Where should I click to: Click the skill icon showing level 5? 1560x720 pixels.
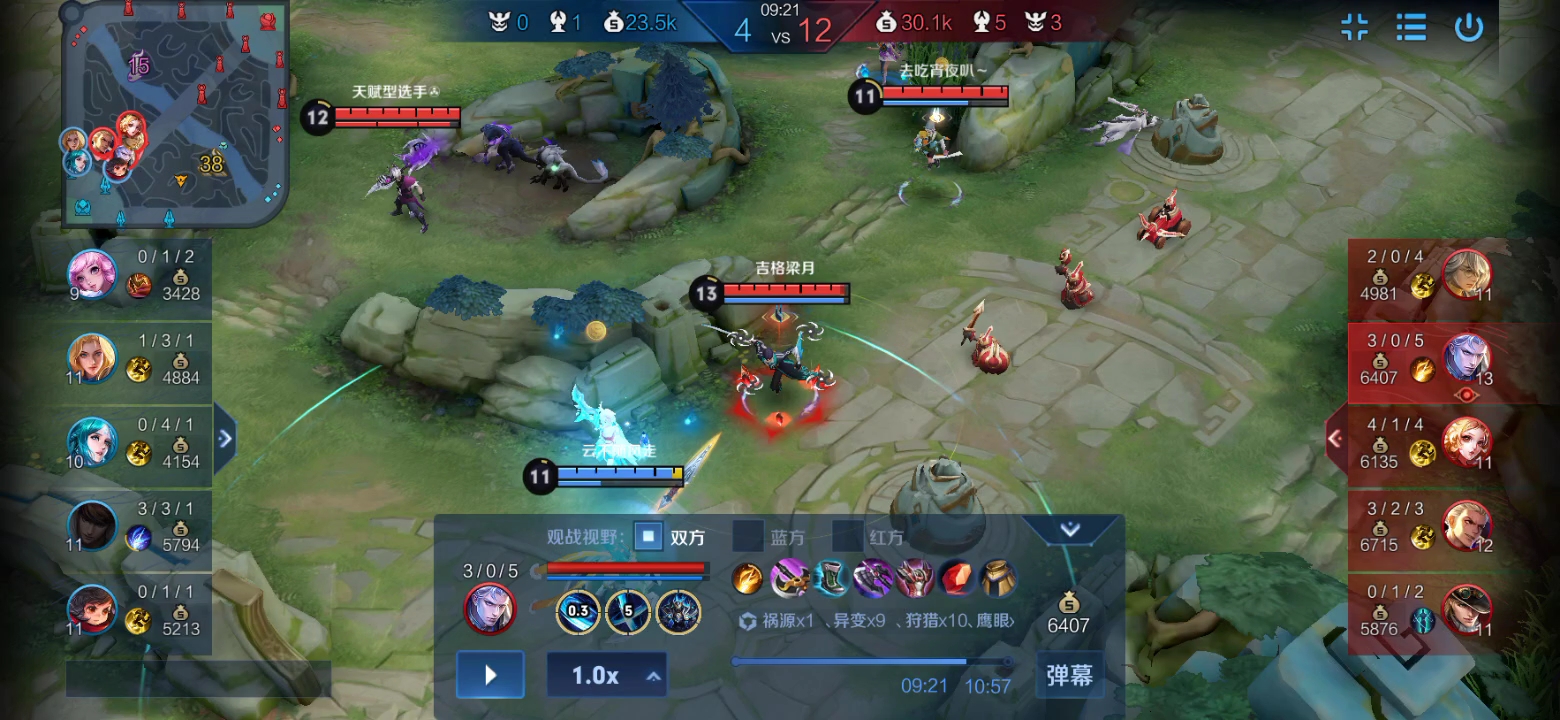click(629, 611)
